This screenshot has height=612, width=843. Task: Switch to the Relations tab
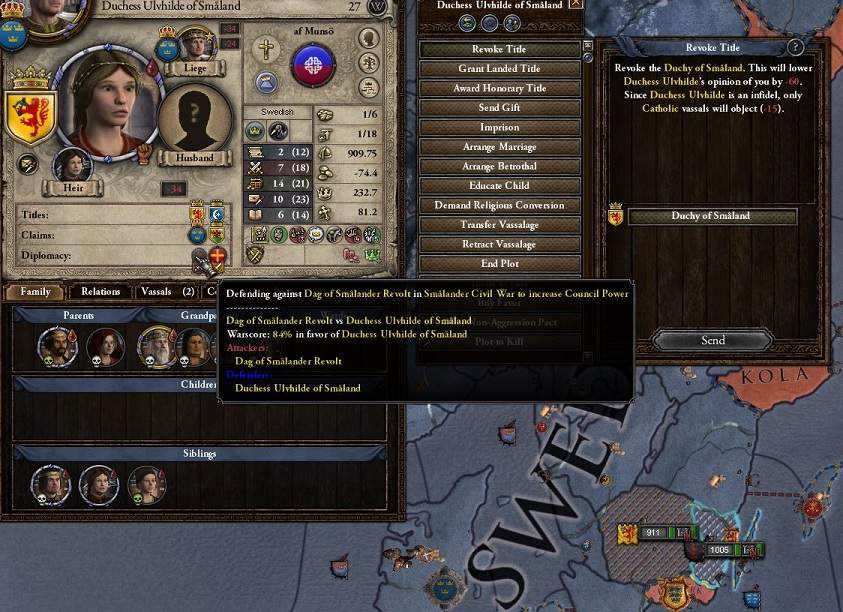(101, 292)
